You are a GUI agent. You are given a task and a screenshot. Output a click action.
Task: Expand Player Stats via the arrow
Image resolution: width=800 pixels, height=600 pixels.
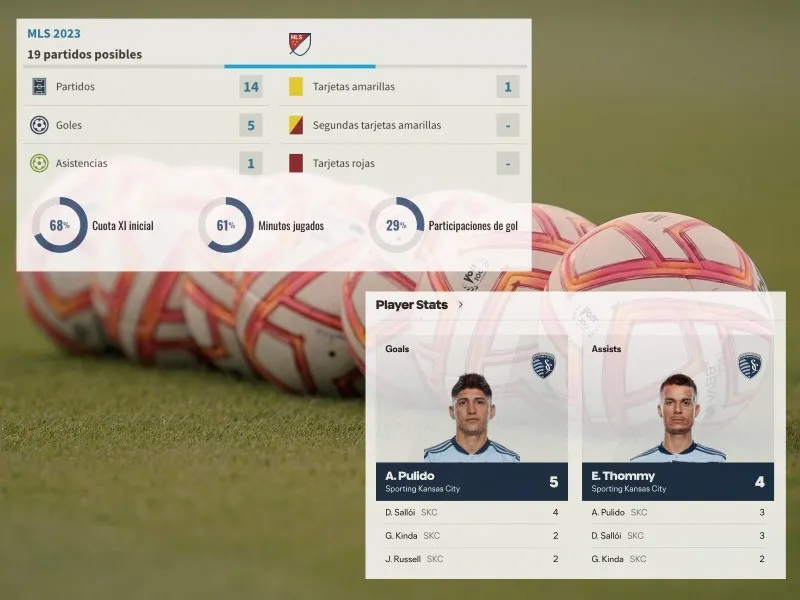click(460, 305)
